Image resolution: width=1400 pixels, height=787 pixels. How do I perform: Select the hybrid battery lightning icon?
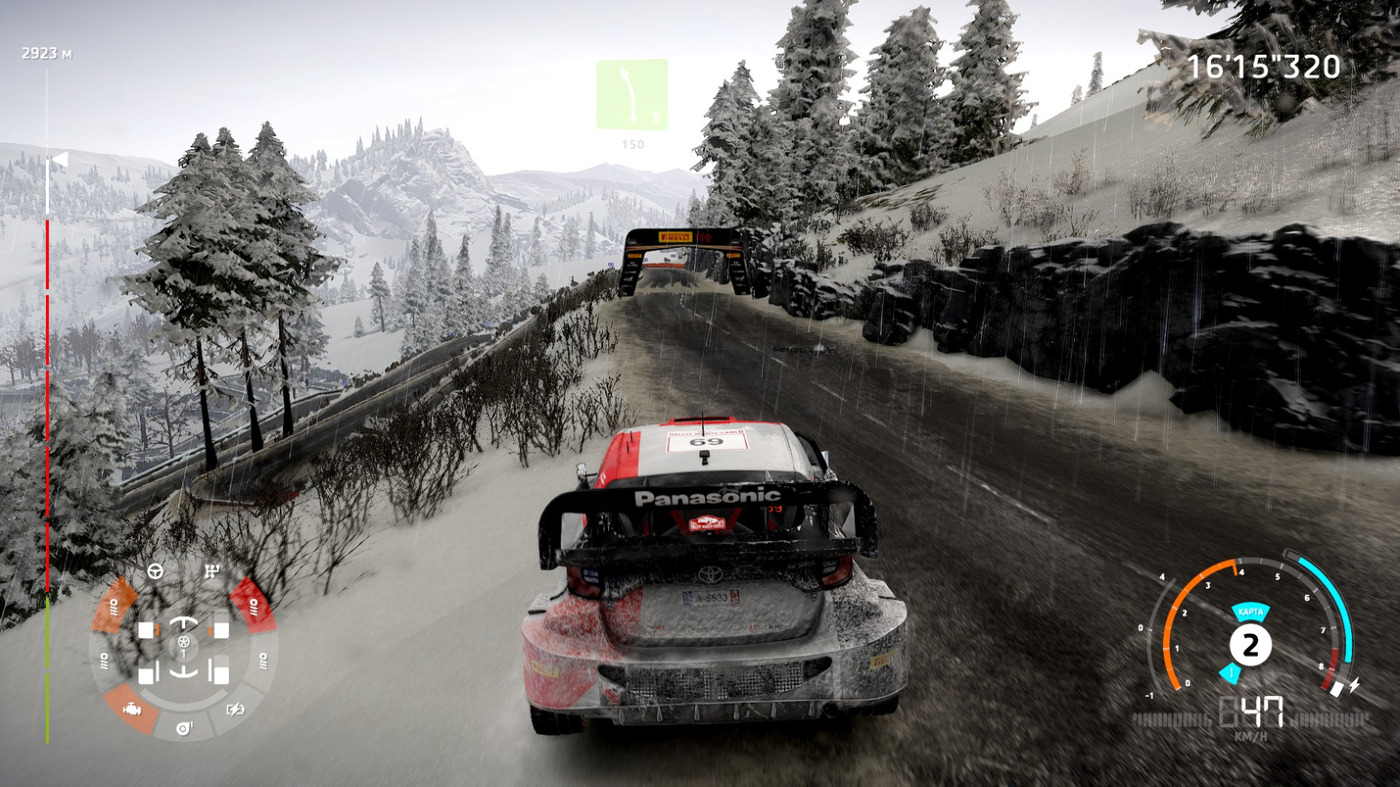pyautogui.click(x=235, y=709)
